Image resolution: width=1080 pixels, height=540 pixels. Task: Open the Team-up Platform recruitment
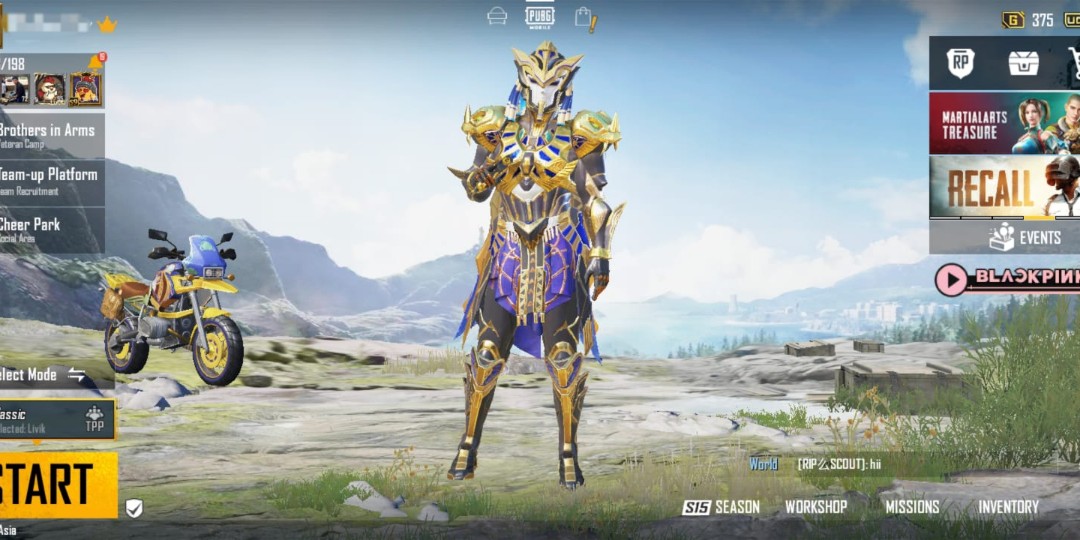point(50,181)
